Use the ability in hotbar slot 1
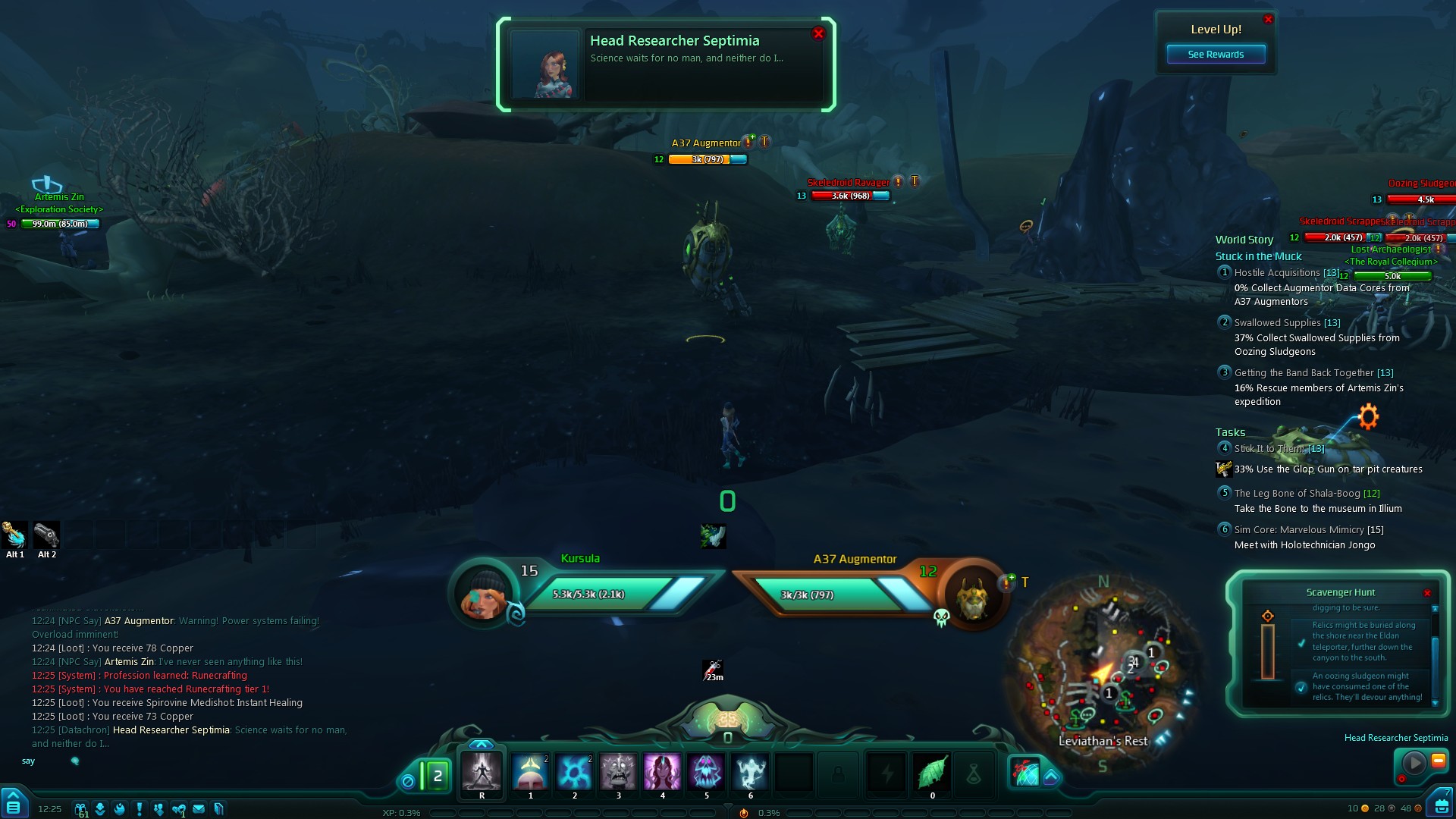 coord(530,772)
